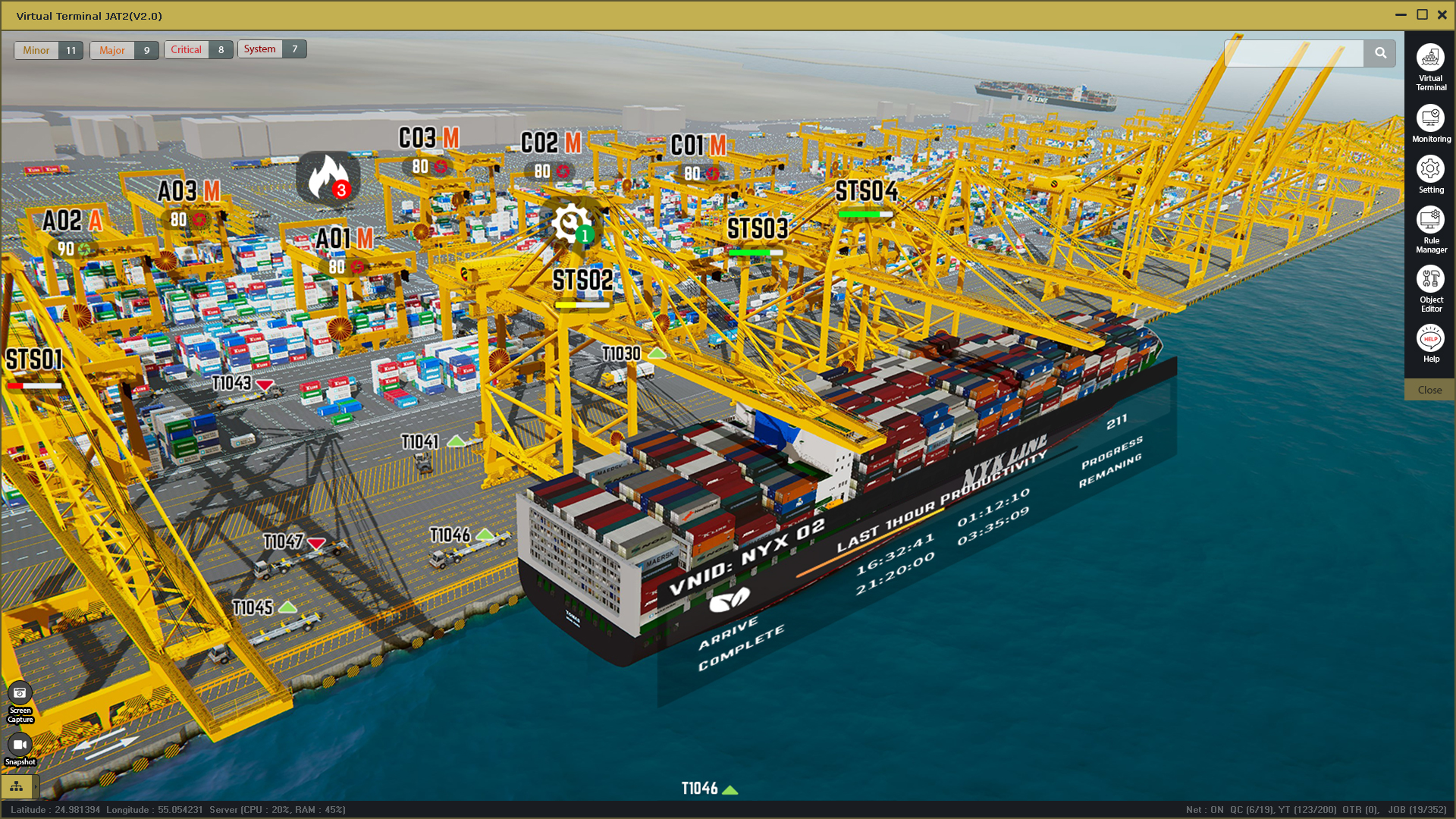The height and width of the screenshot is (819, 1456).
Task: Switch to the Monitoring panel
Action: (1430, 123)
